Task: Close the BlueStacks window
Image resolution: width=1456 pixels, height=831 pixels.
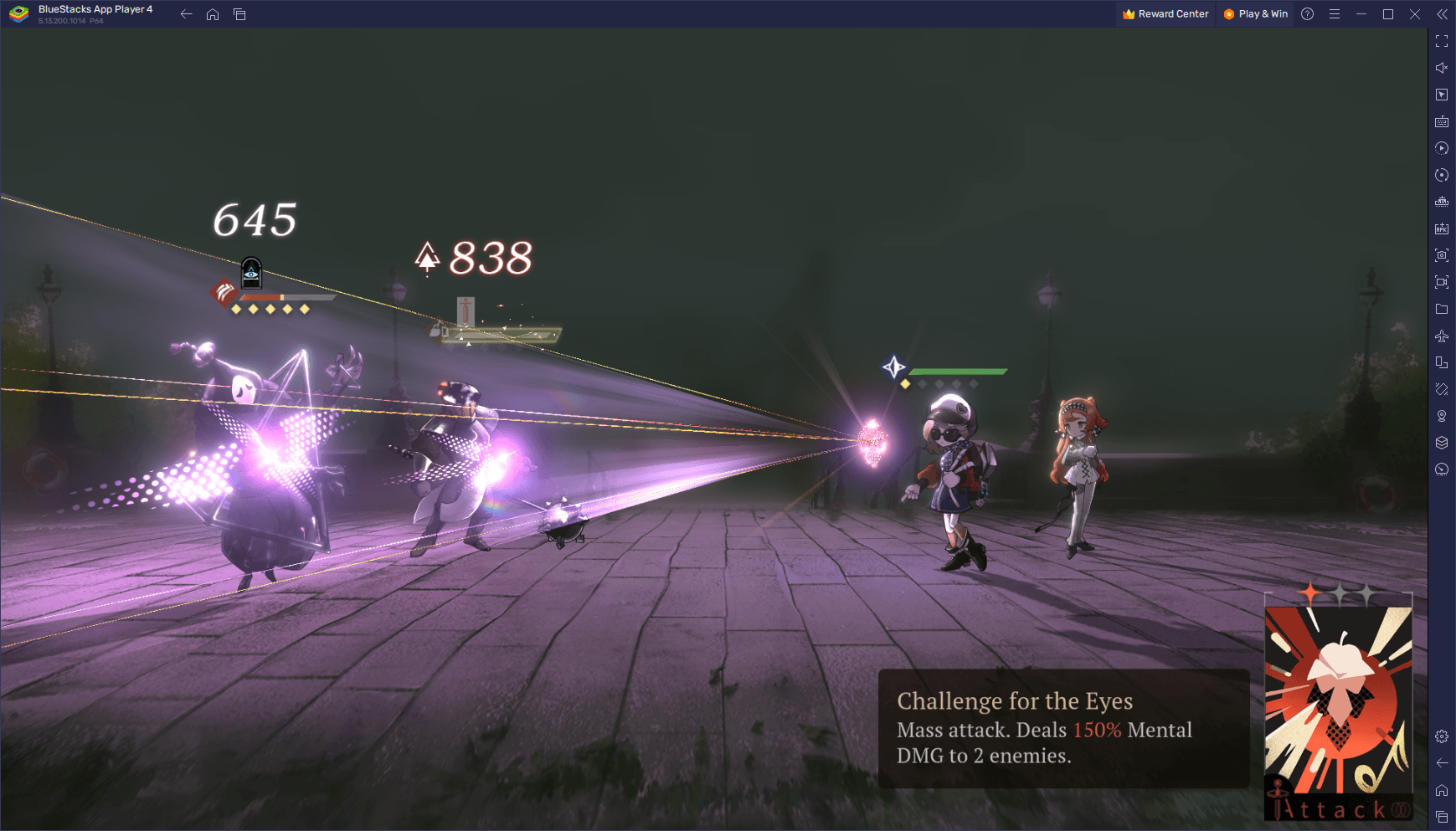Action: (x=1415, y=14)
